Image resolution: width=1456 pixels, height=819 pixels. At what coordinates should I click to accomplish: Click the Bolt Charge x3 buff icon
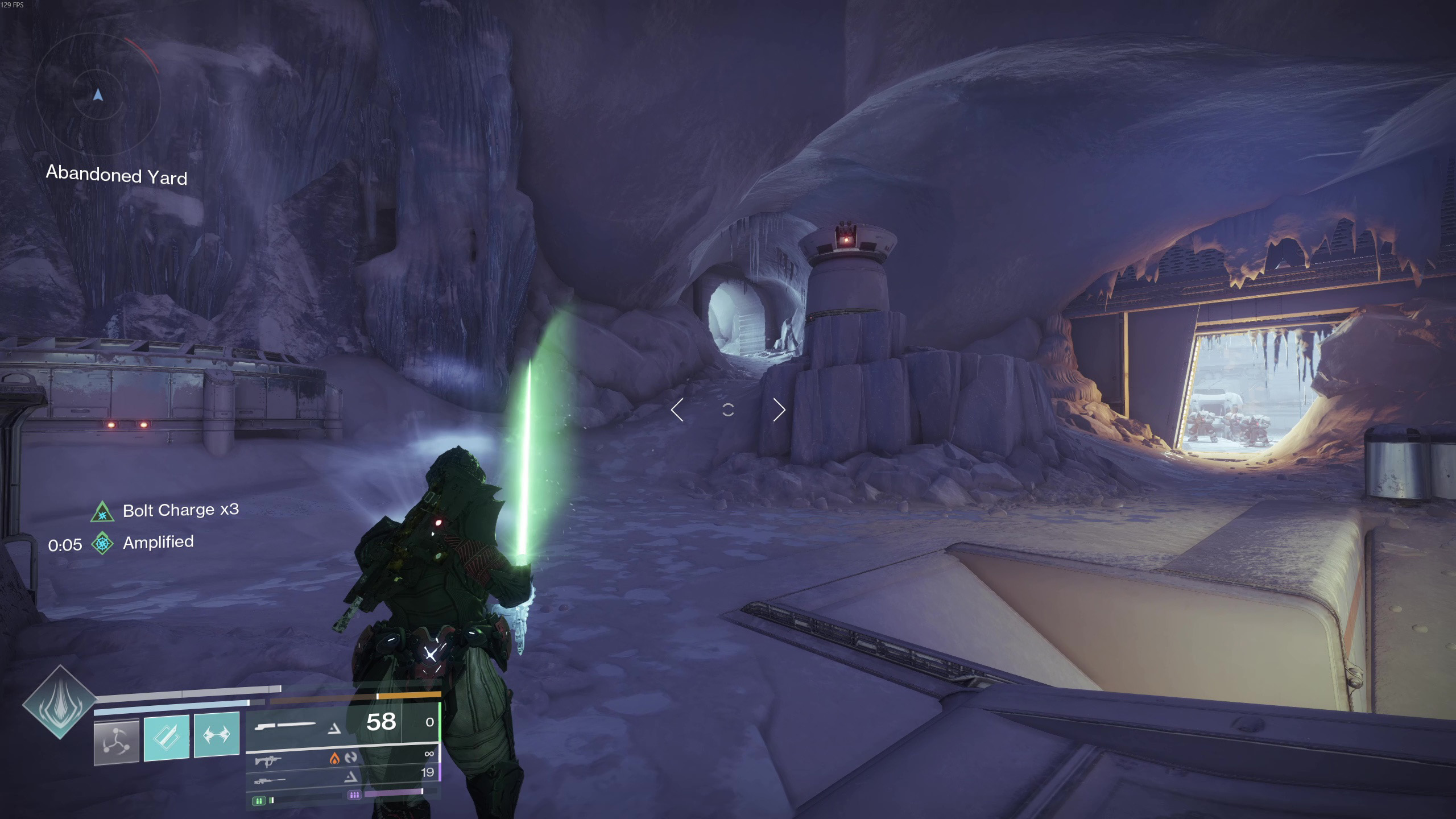102,512
